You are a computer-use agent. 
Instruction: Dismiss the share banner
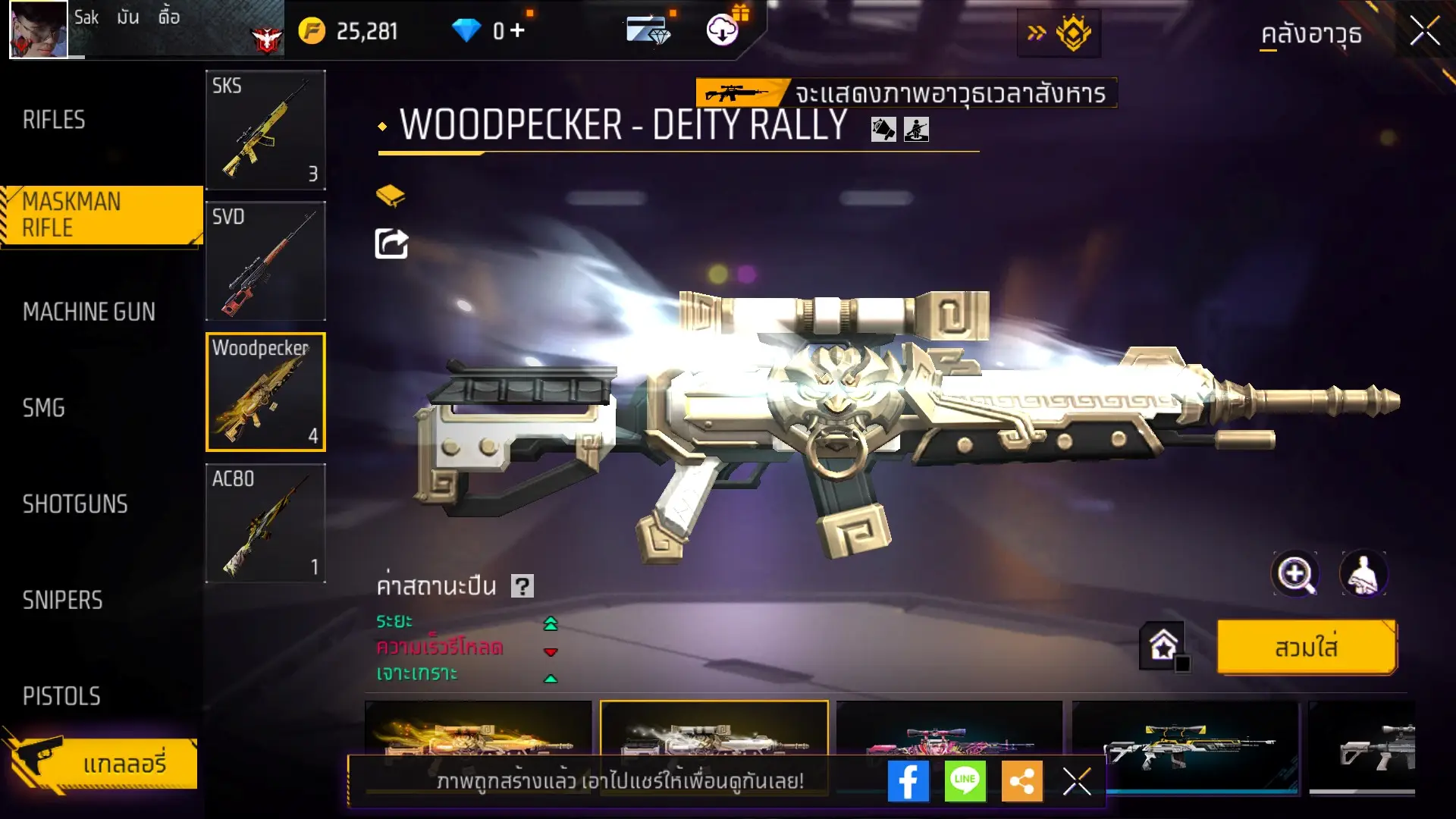pyautogui.click(x=1076, y=781)
